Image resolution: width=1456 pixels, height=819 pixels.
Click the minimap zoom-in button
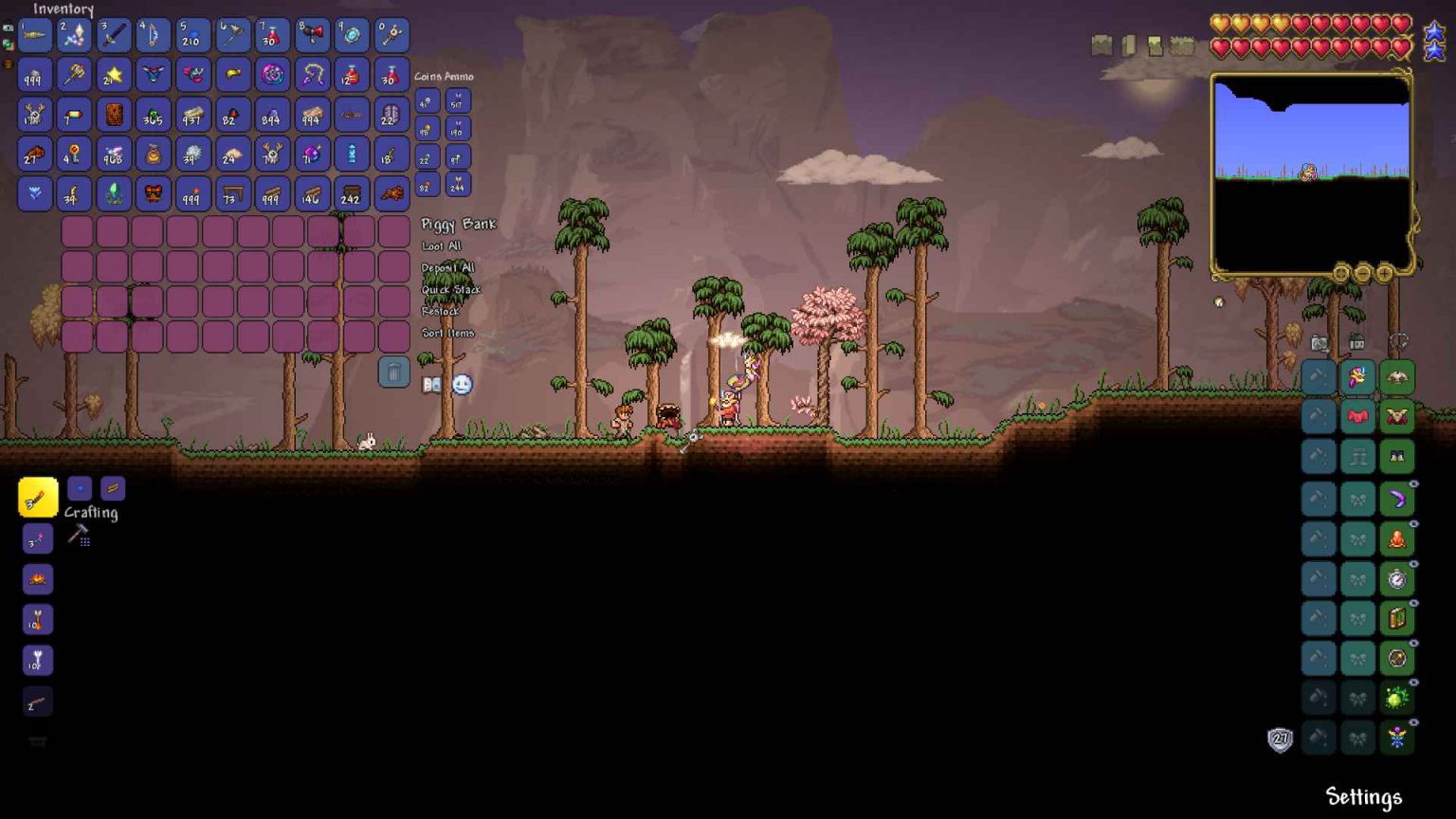1384,274
